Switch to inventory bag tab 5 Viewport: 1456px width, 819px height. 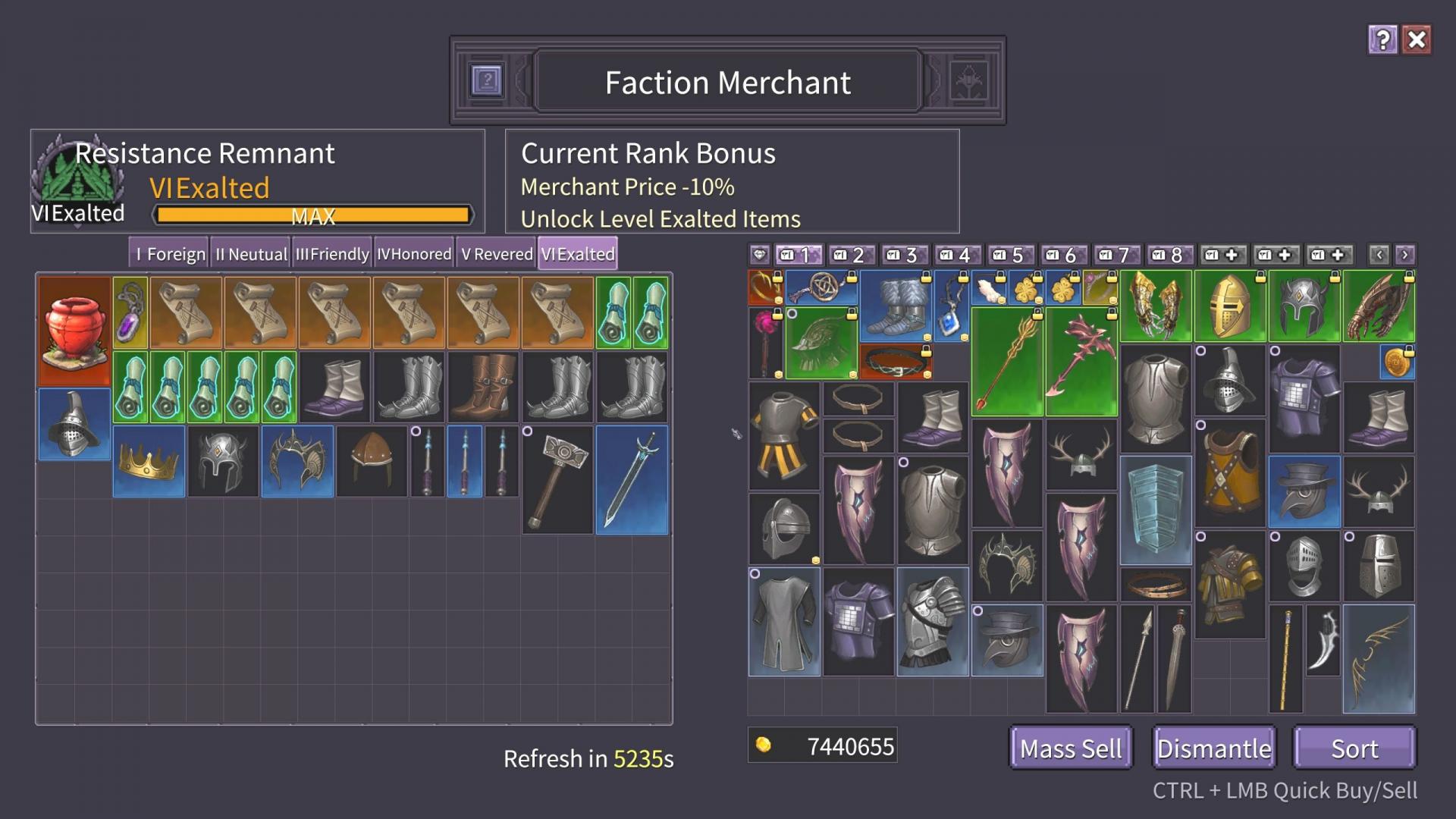(1009, 255)
